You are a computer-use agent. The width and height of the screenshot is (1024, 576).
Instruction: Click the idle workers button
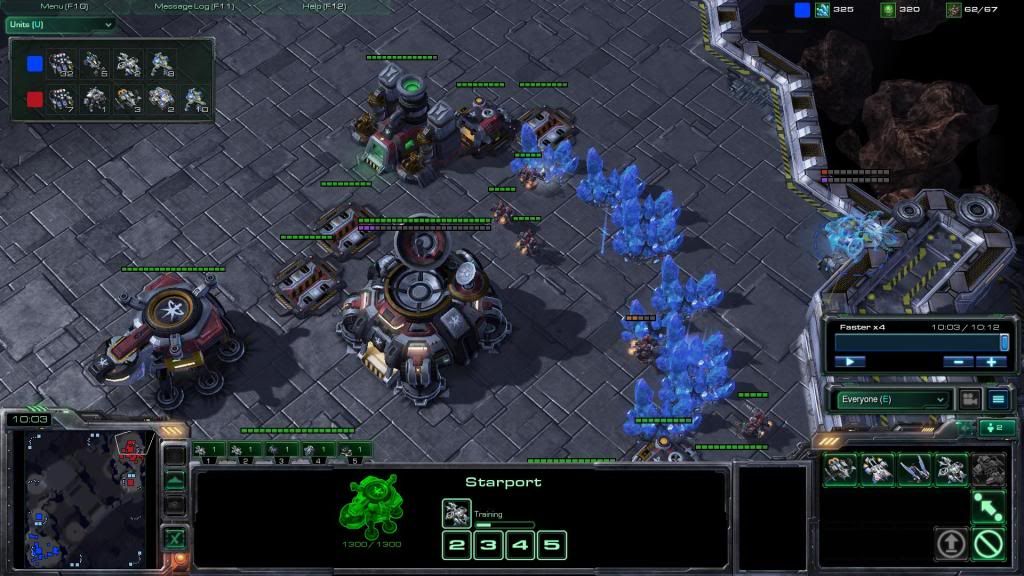(x=998, y=428)
